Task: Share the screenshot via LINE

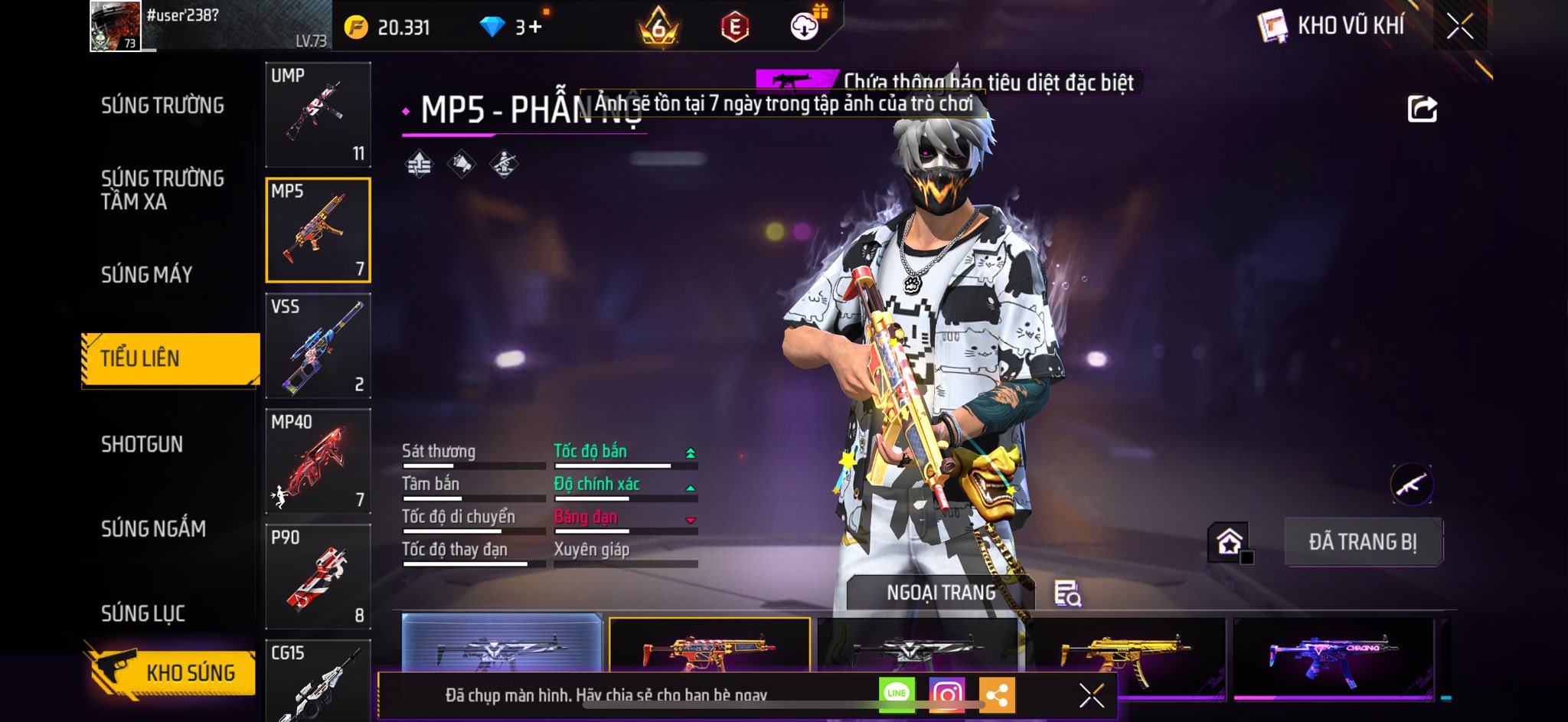Action: [x=897, y=694]
